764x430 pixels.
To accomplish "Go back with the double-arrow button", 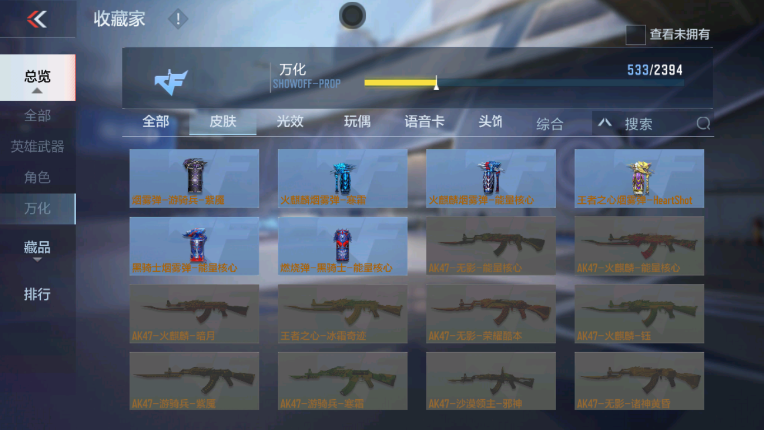I will [x=37, y=18].
